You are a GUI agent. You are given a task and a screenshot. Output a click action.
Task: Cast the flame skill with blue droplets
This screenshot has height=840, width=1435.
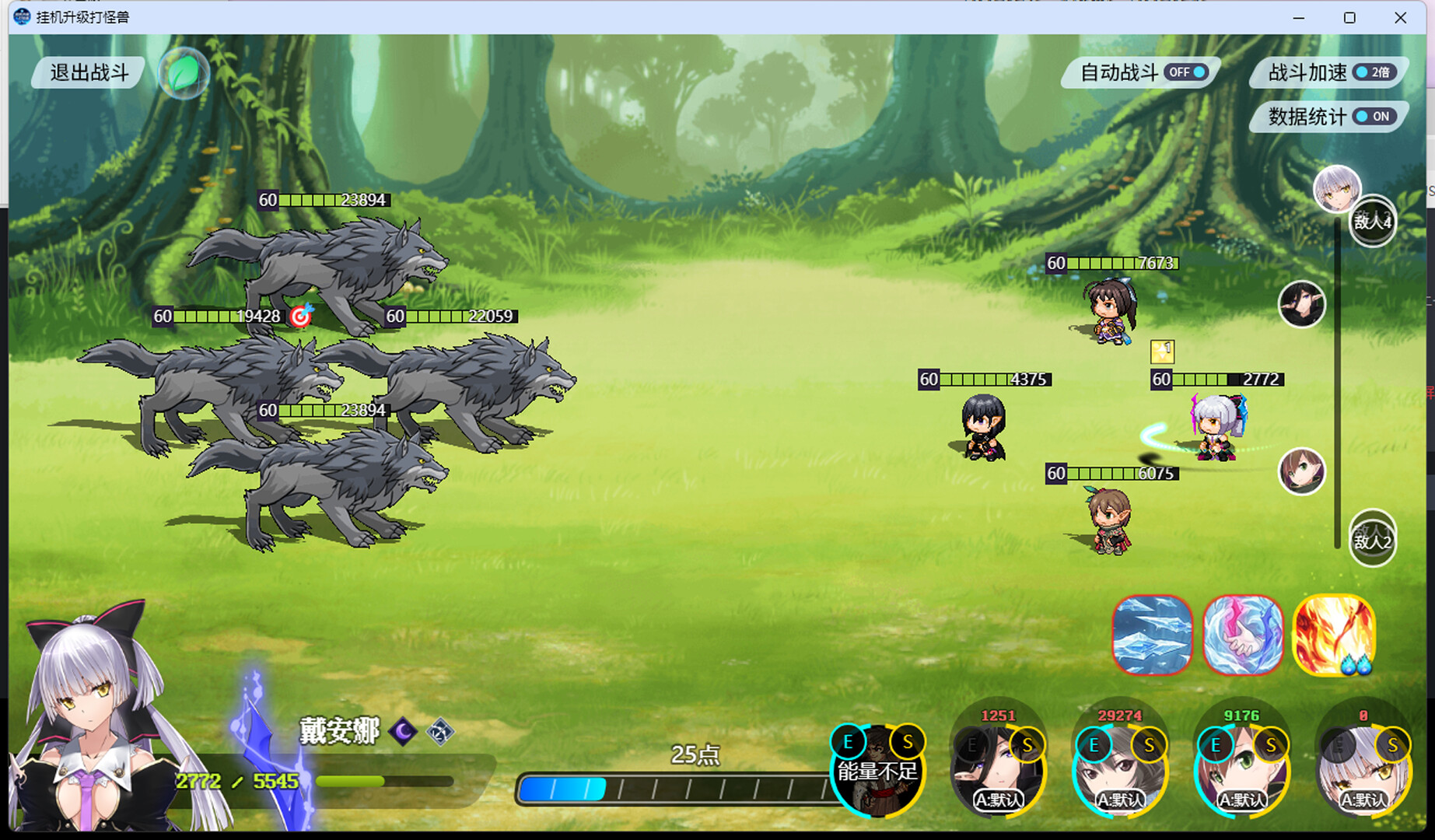(x=1333, y=635)
